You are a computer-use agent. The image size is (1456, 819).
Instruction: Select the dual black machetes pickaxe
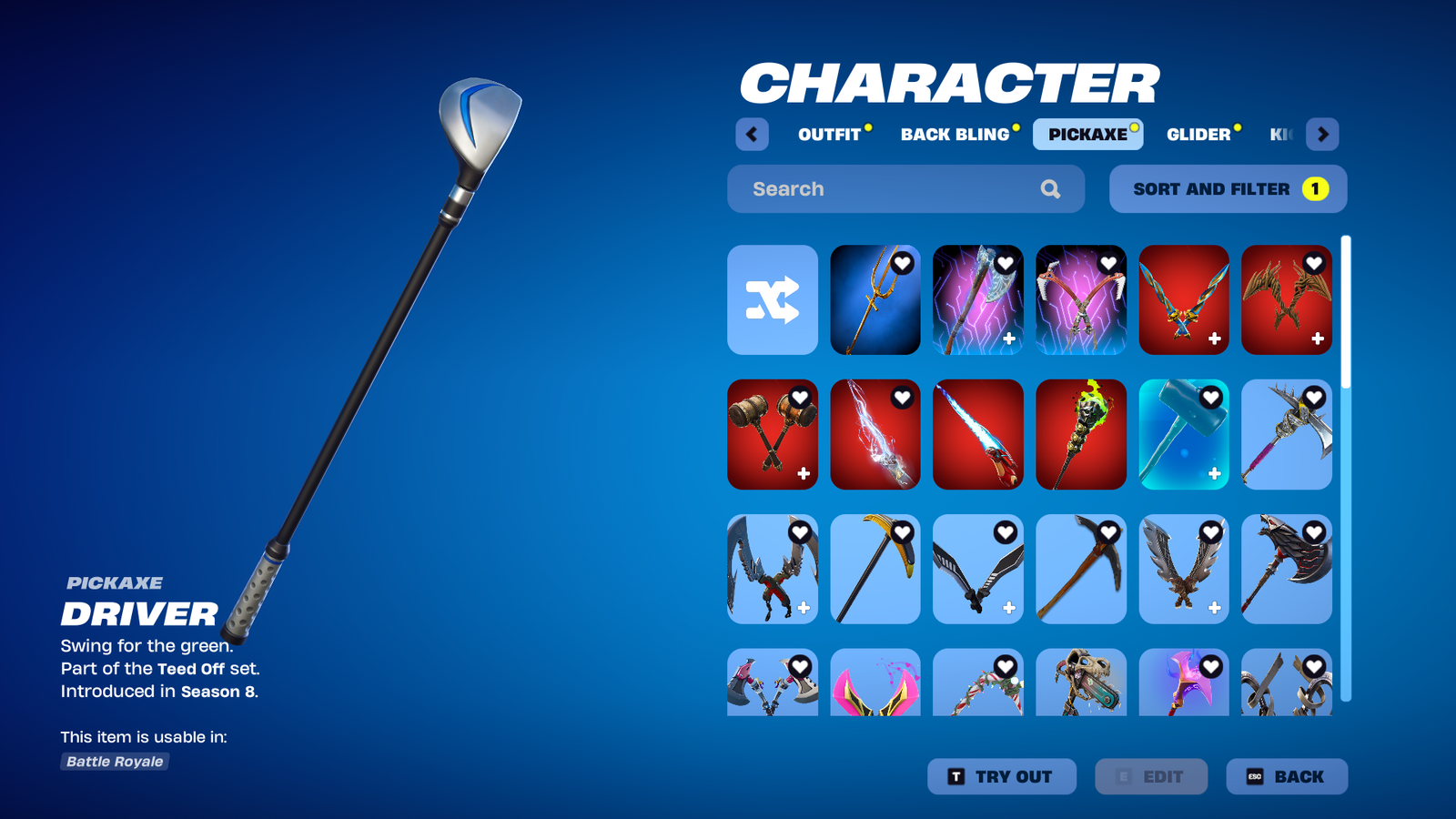coord(977,569)
